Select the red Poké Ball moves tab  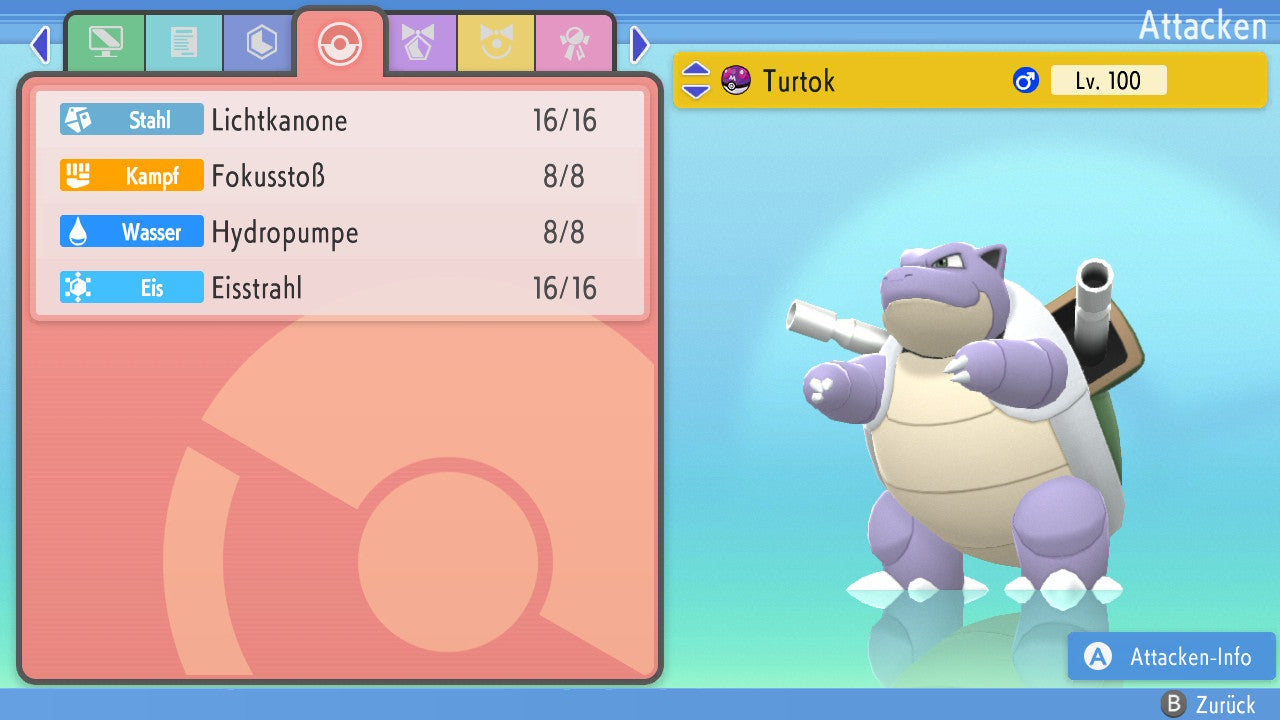pos(339,43)
